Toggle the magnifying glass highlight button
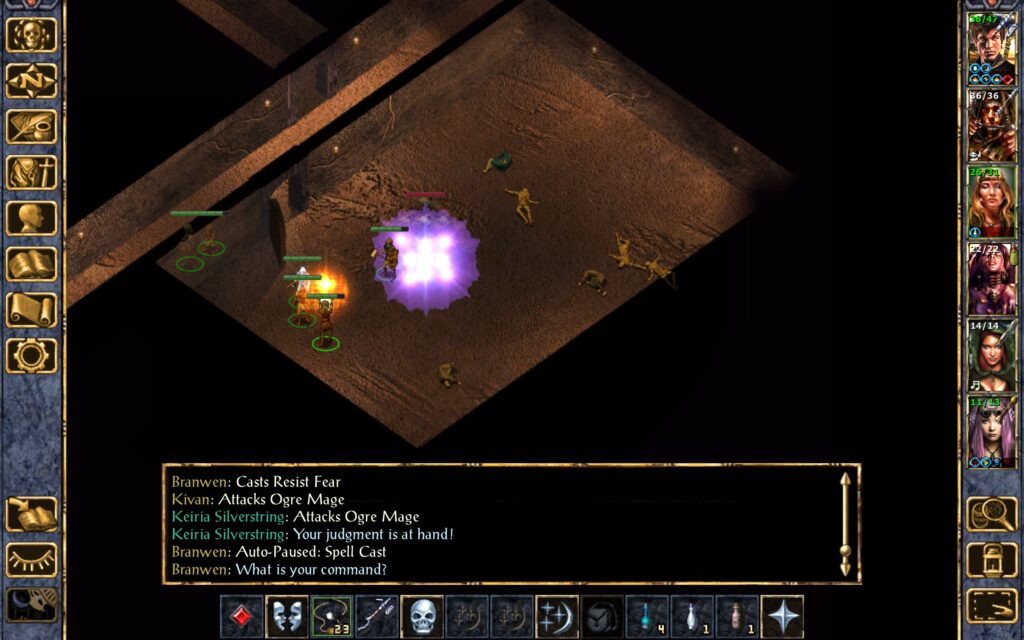Screen dimensions: 1024x640 tap(992, 514)
